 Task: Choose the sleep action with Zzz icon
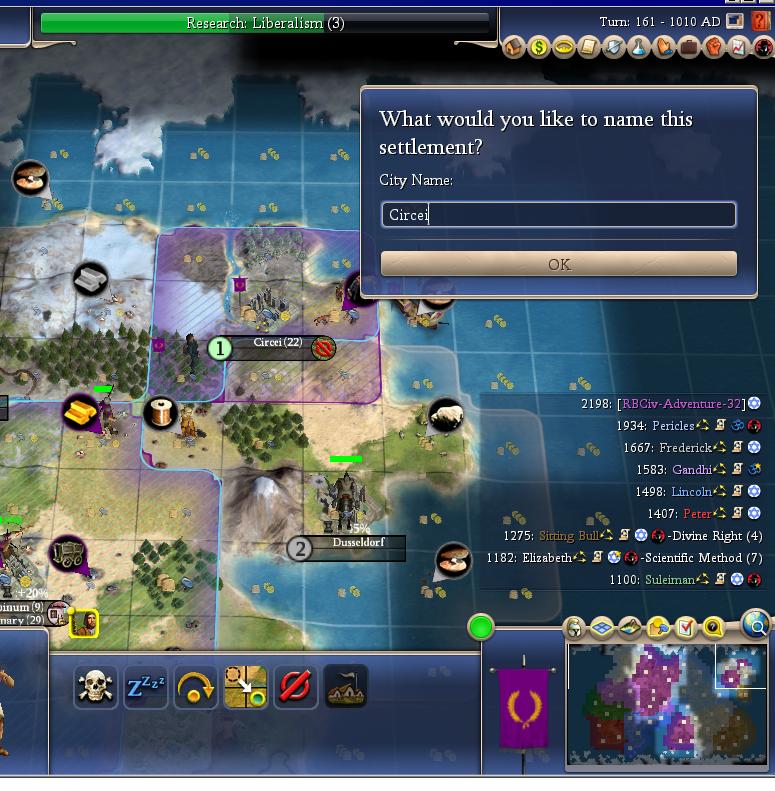(x=146, y=687)
